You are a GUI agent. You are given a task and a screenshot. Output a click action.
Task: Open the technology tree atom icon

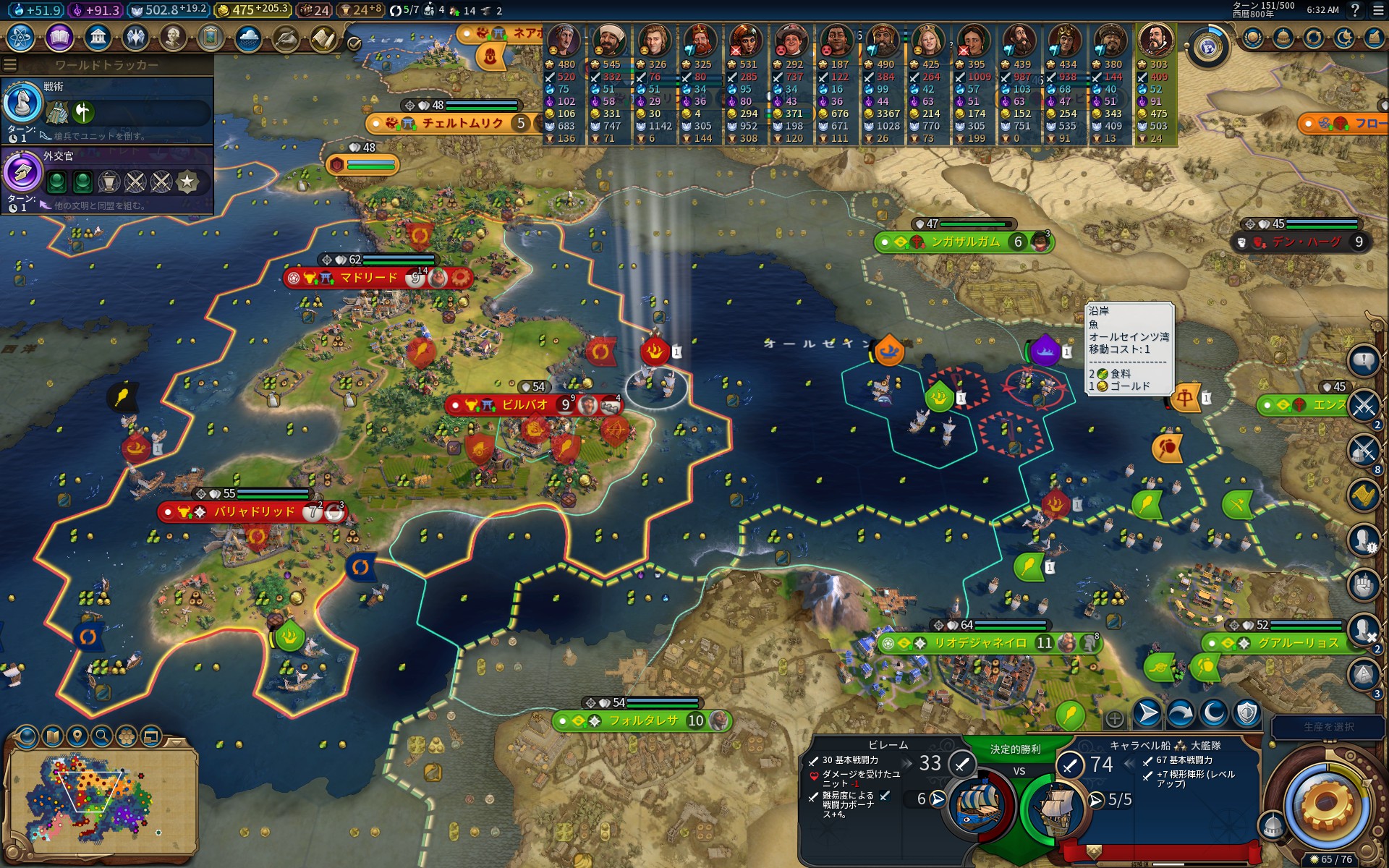(x=21, y=37)
